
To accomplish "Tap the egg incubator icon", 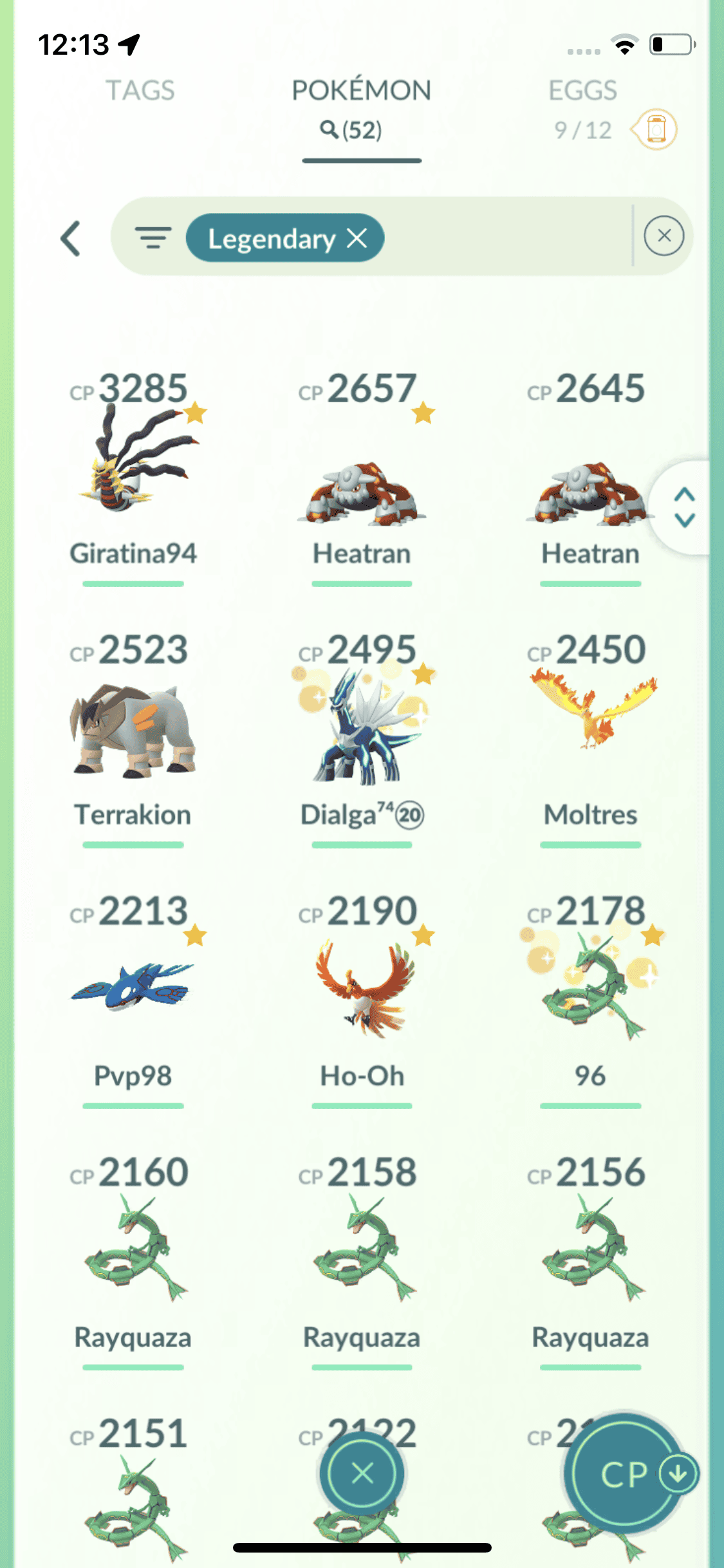I will [x=655, y=129].
